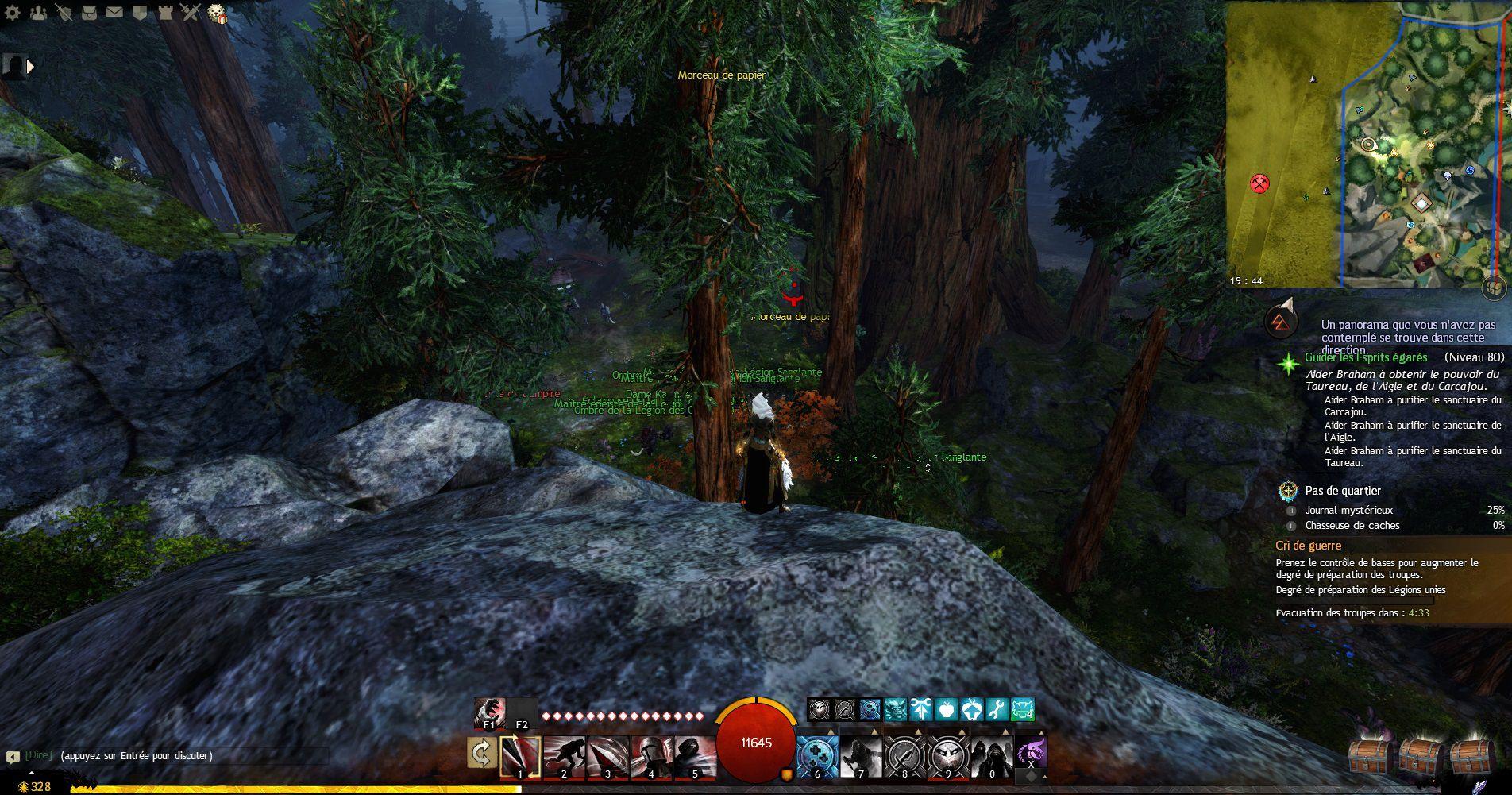Viewport: 1512px width, 795px height.
Task: Use the hooded figures elite skill in slot 0
Action: 993,757
